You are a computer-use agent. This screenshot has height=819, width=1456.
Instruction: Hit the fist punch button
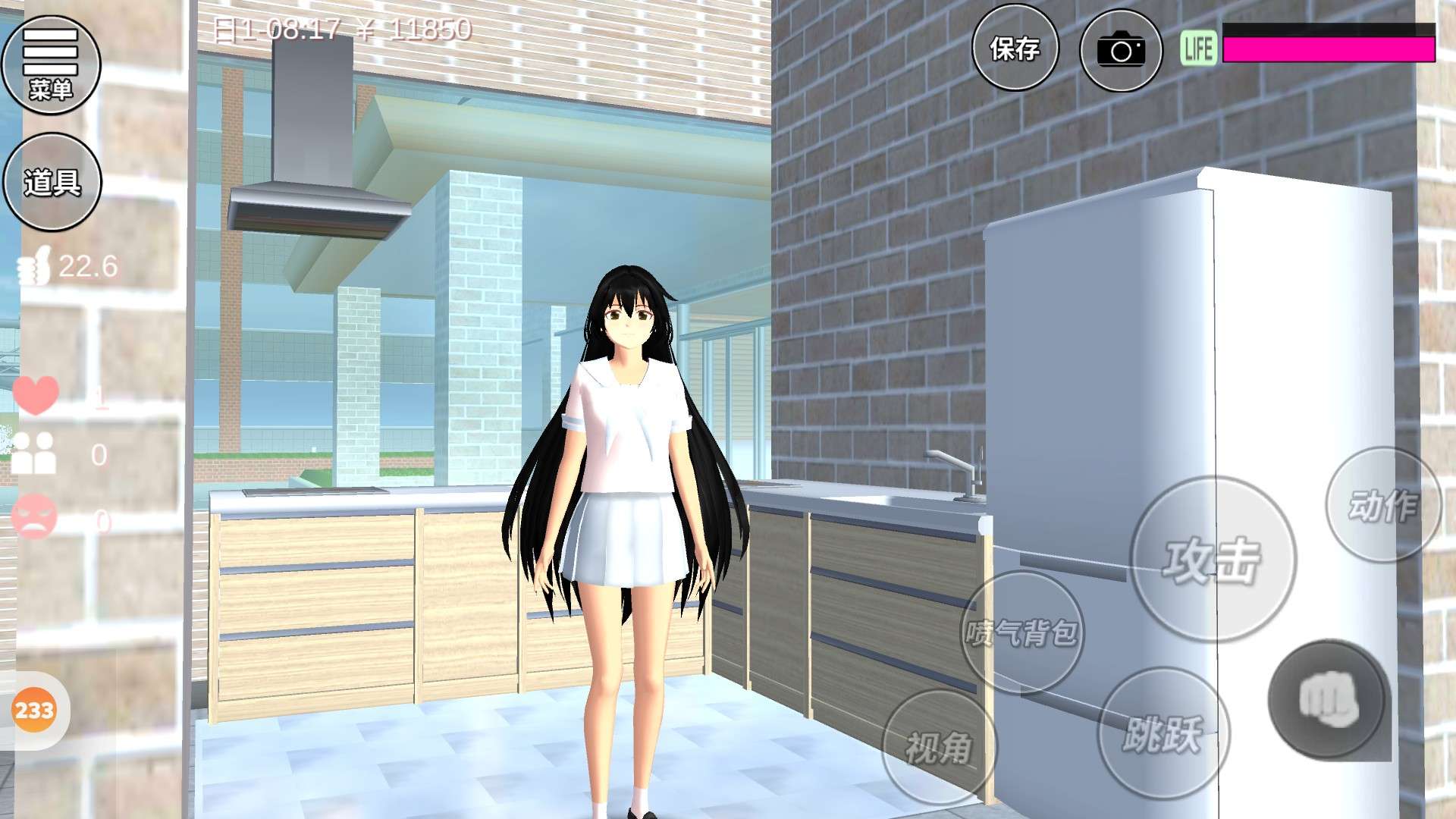1327,699
